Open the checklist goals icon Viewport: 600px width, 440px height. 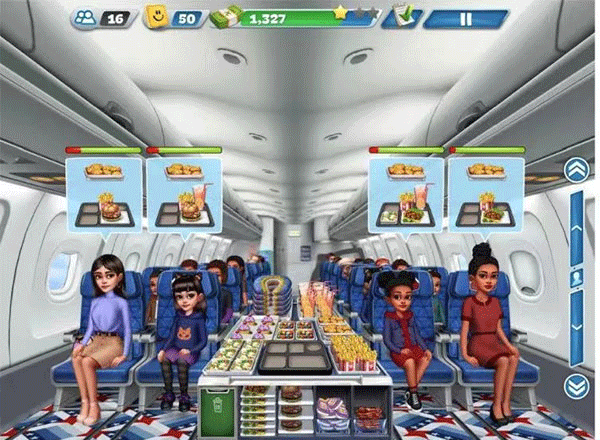(x=403, y=17)
